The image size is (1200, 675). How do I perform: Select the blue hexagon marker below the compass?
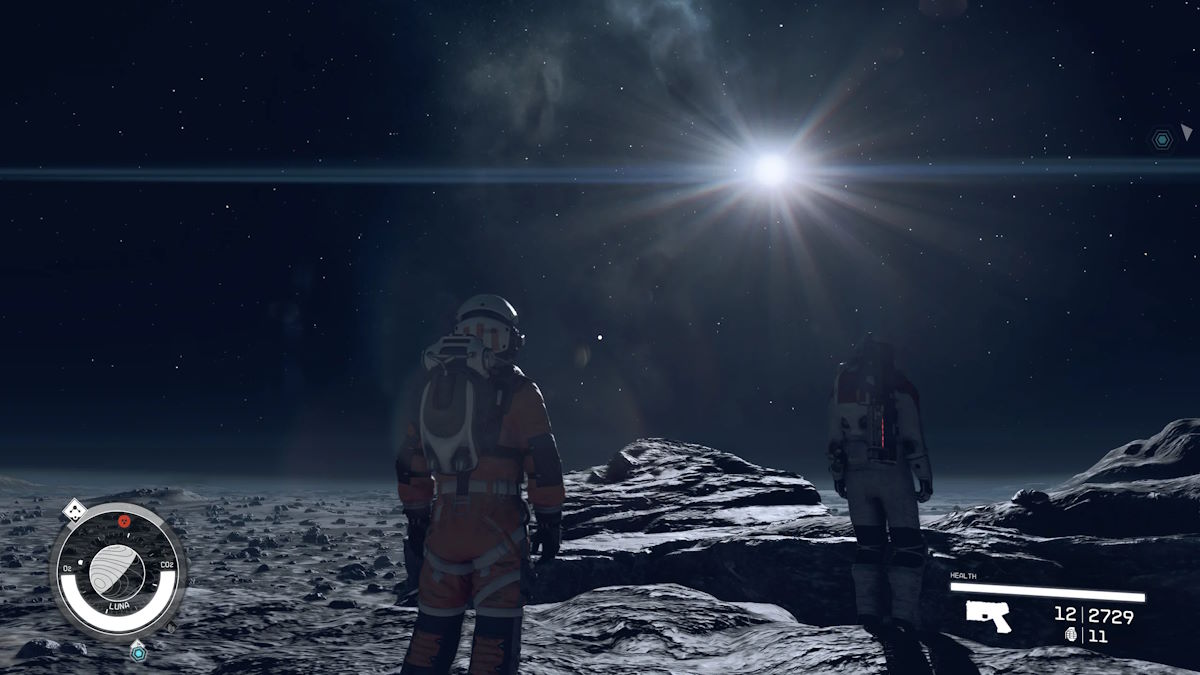point(138,652)
